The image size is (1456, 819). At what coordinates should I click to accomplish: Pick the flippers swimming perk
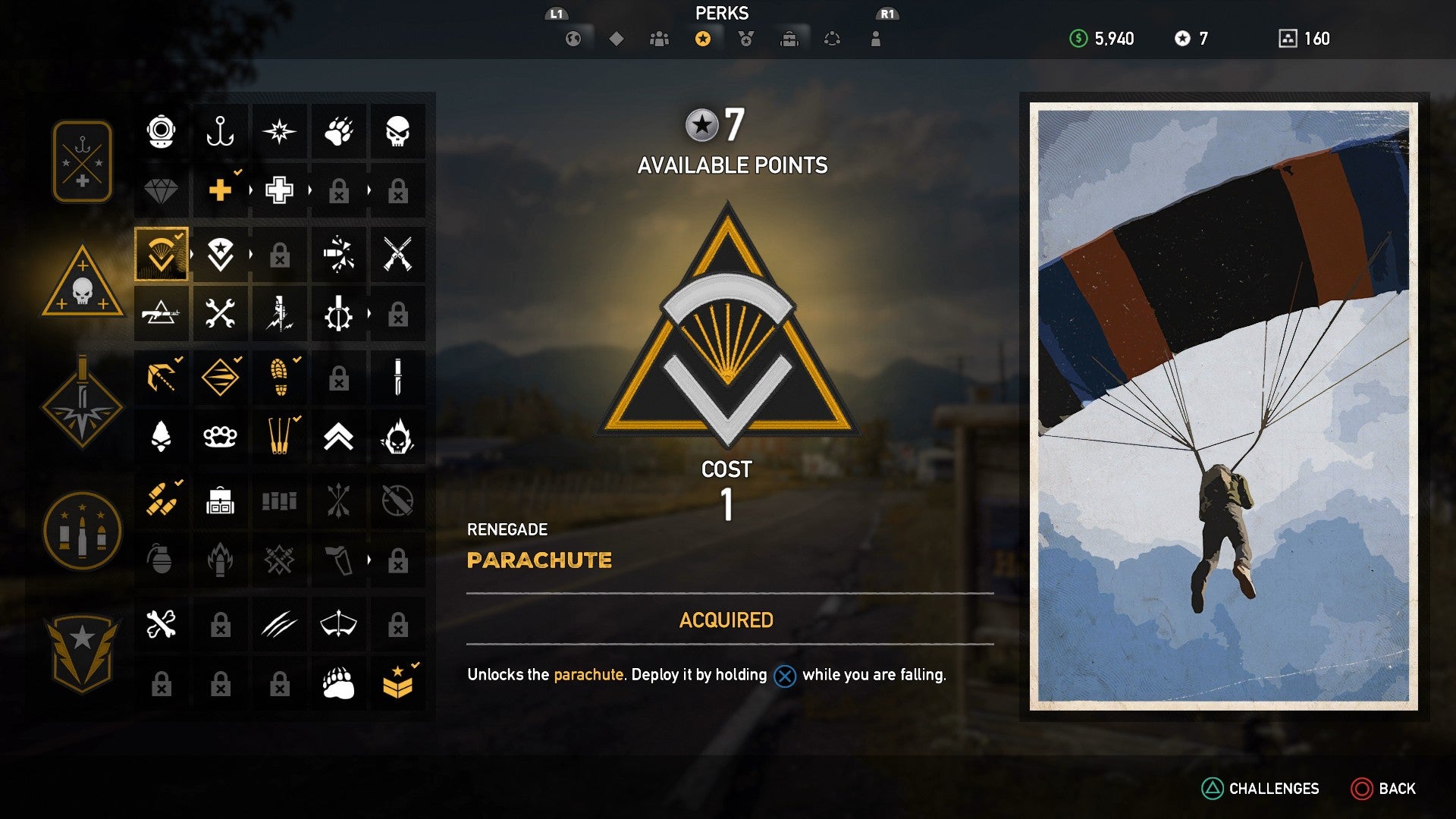coord(279,436)
